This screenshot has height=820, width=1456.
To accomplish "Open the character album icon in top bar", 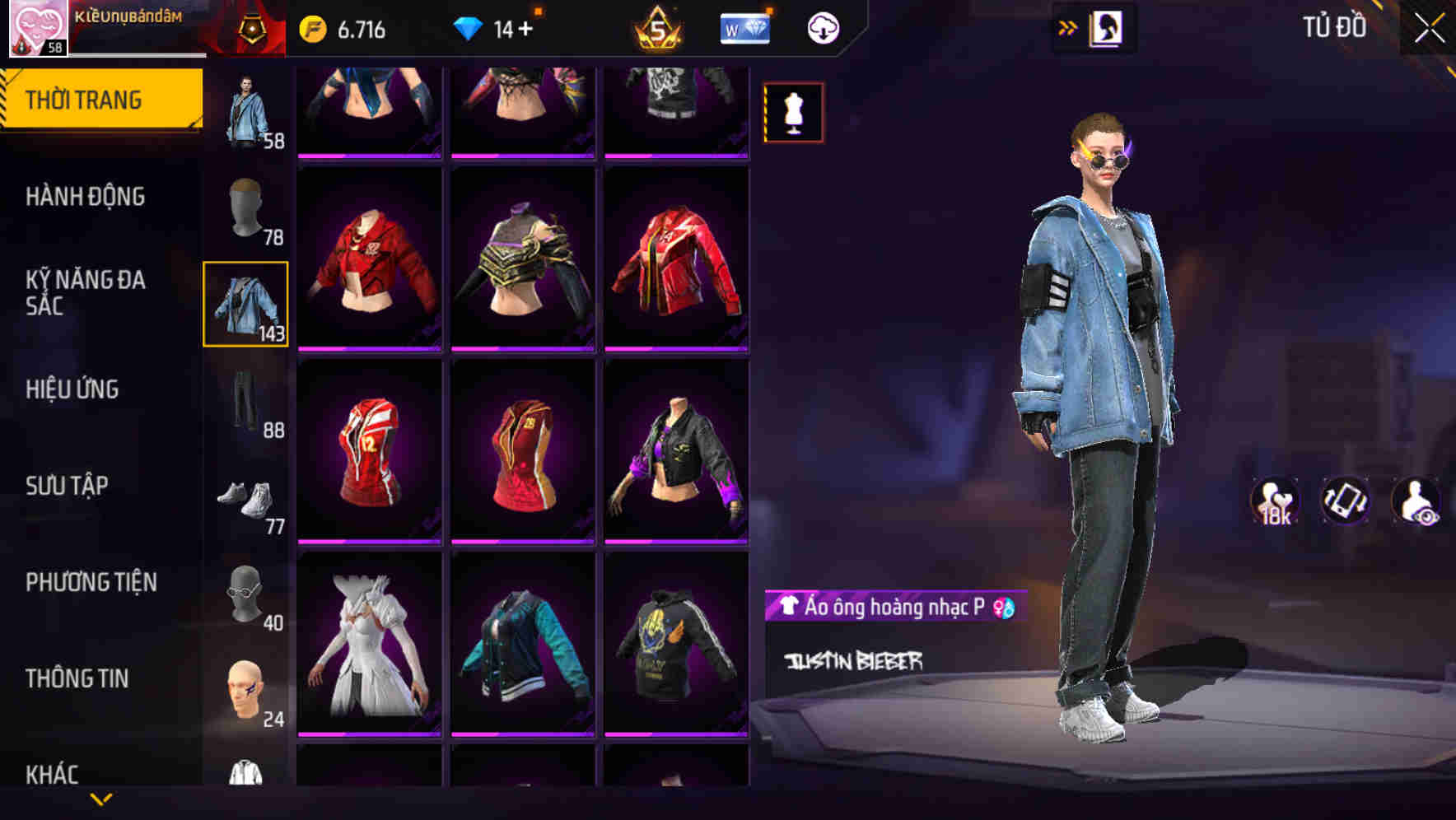I will [x=1107, y=26].
